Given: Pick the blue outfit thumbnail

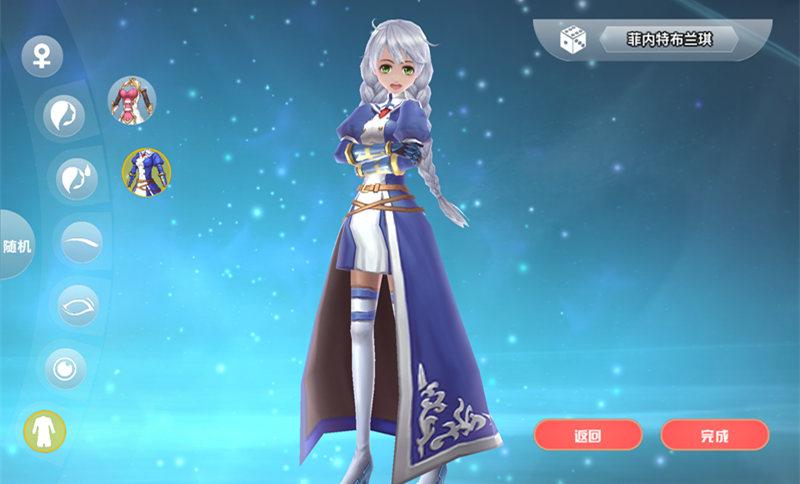Looking at the screenshot, I should click(146, 172).
